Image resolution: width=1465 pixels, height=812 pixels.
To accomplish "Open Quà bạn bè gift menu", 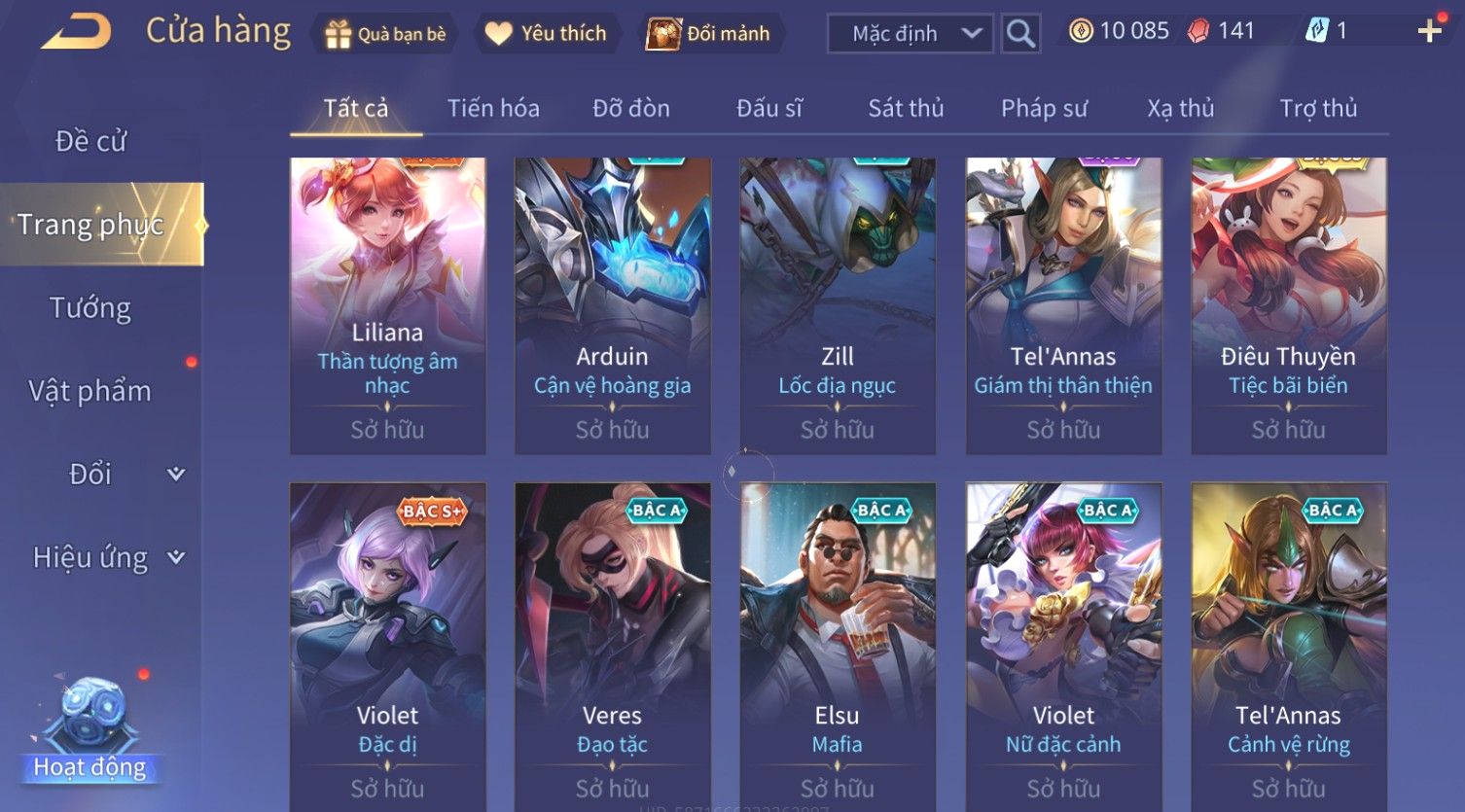I will [386, 34].
